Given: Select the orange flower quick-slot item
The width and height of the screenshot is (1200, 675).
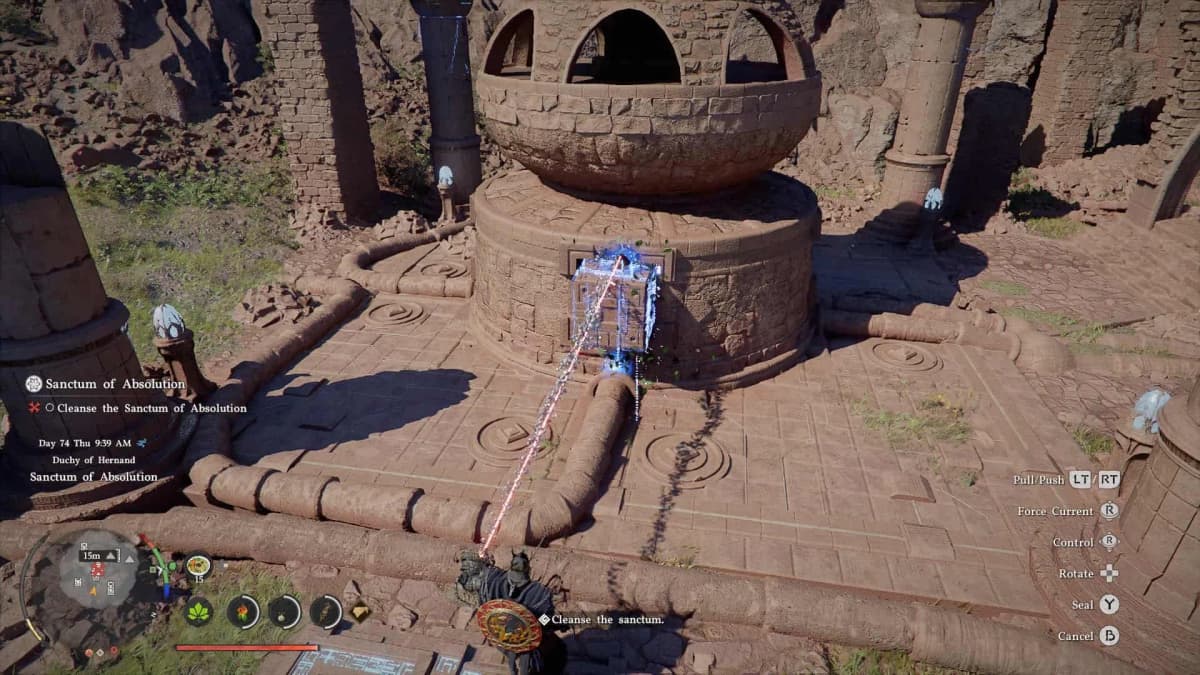Looking at the screenshot, I should (243, 611).
